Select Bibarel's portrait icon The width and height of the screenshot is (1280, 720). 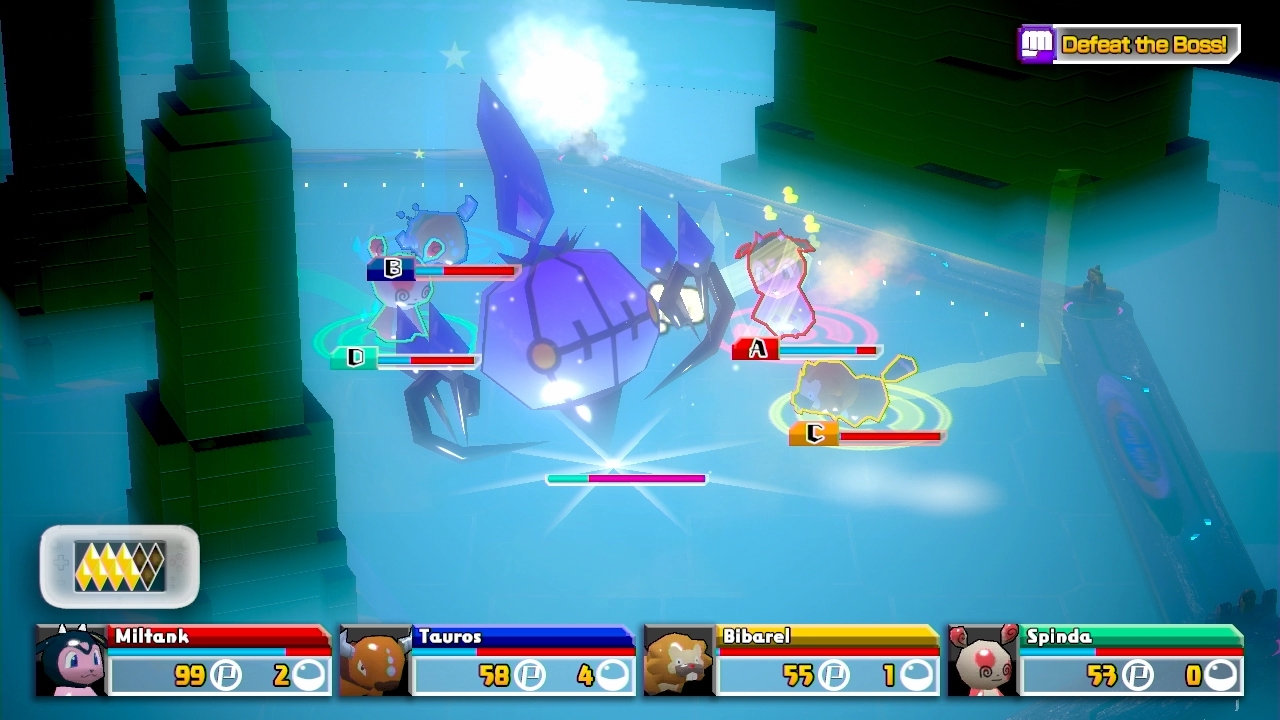coord(677,660)
